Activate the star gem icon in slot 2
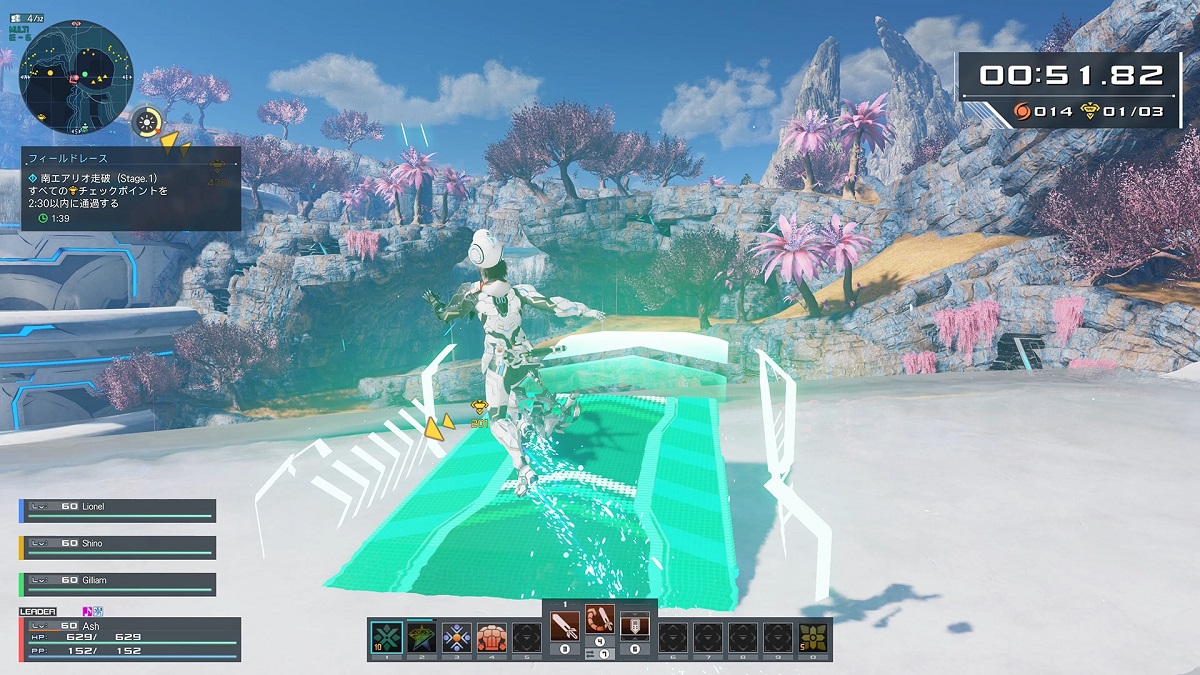This screenshot has width=1200, height=675. coord(422,637)
